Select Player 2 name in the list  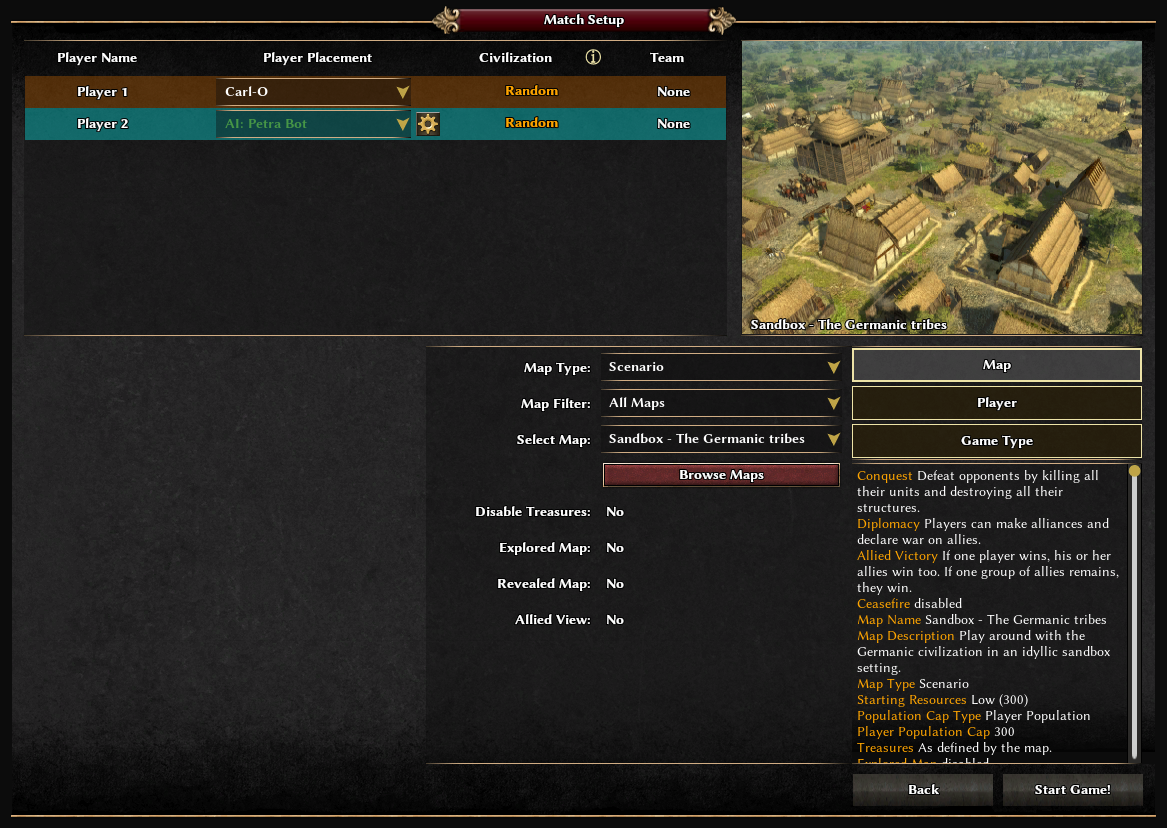[102, 124]
